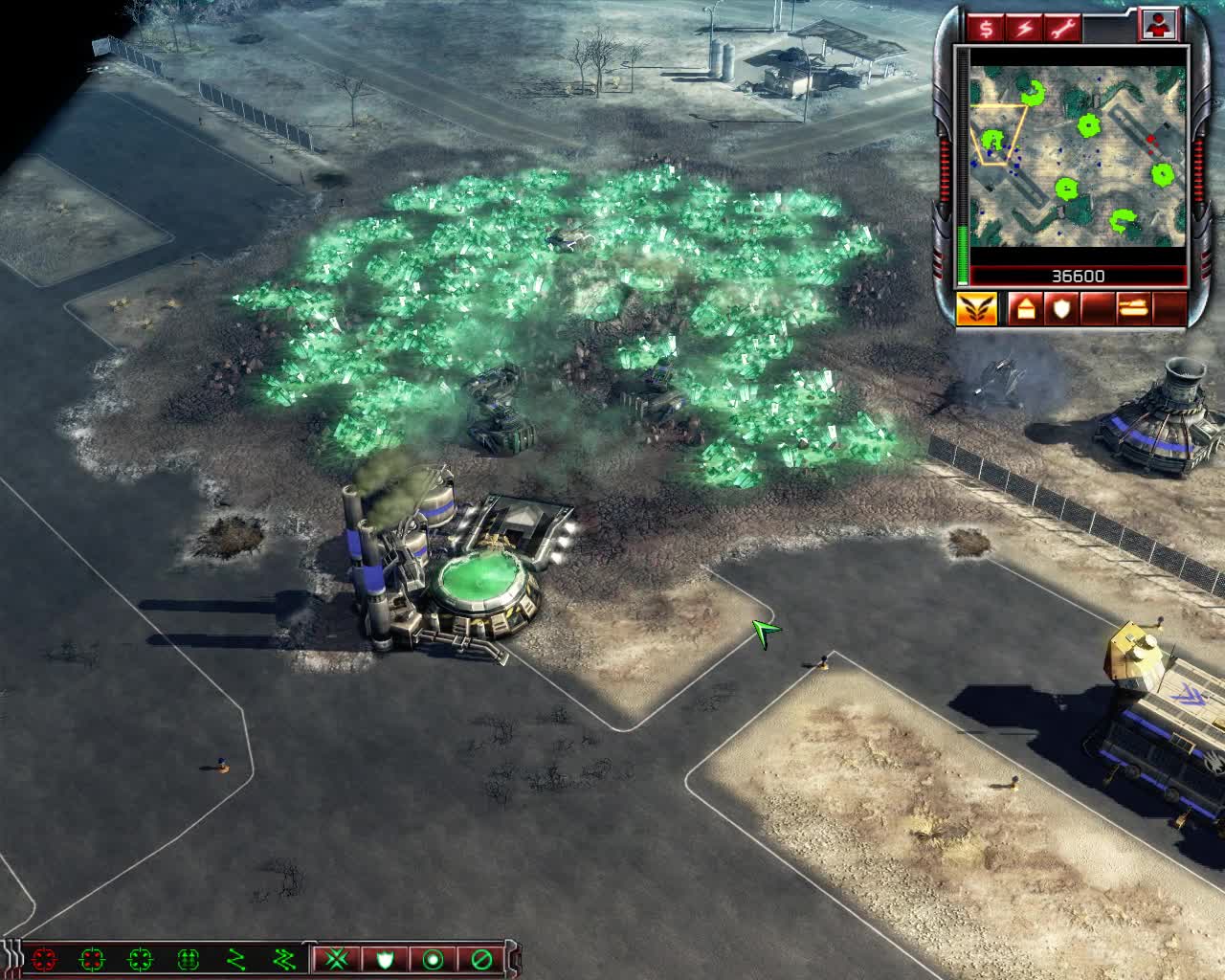1225x980 pixels.
Task: Click the dollar funds icon on sidebar
Action: pyautogui.click(x=987, y=28)
